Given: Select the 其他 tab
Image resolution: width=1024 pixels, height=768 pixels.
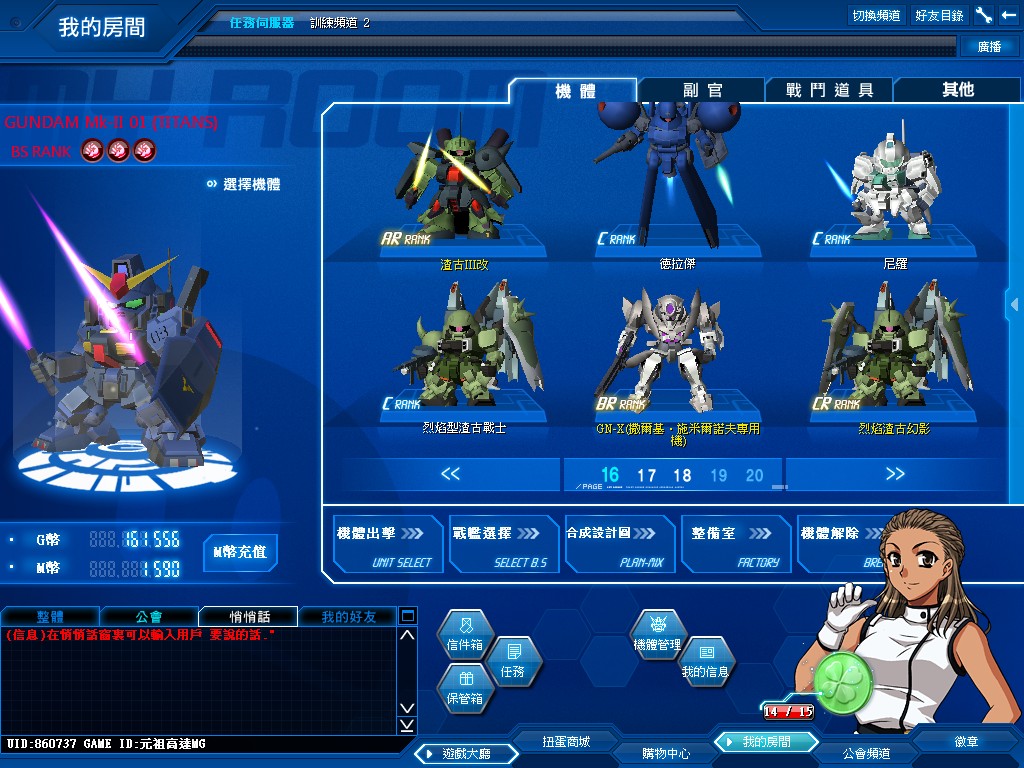Looking at the screenshot, I should coord(957,90).
